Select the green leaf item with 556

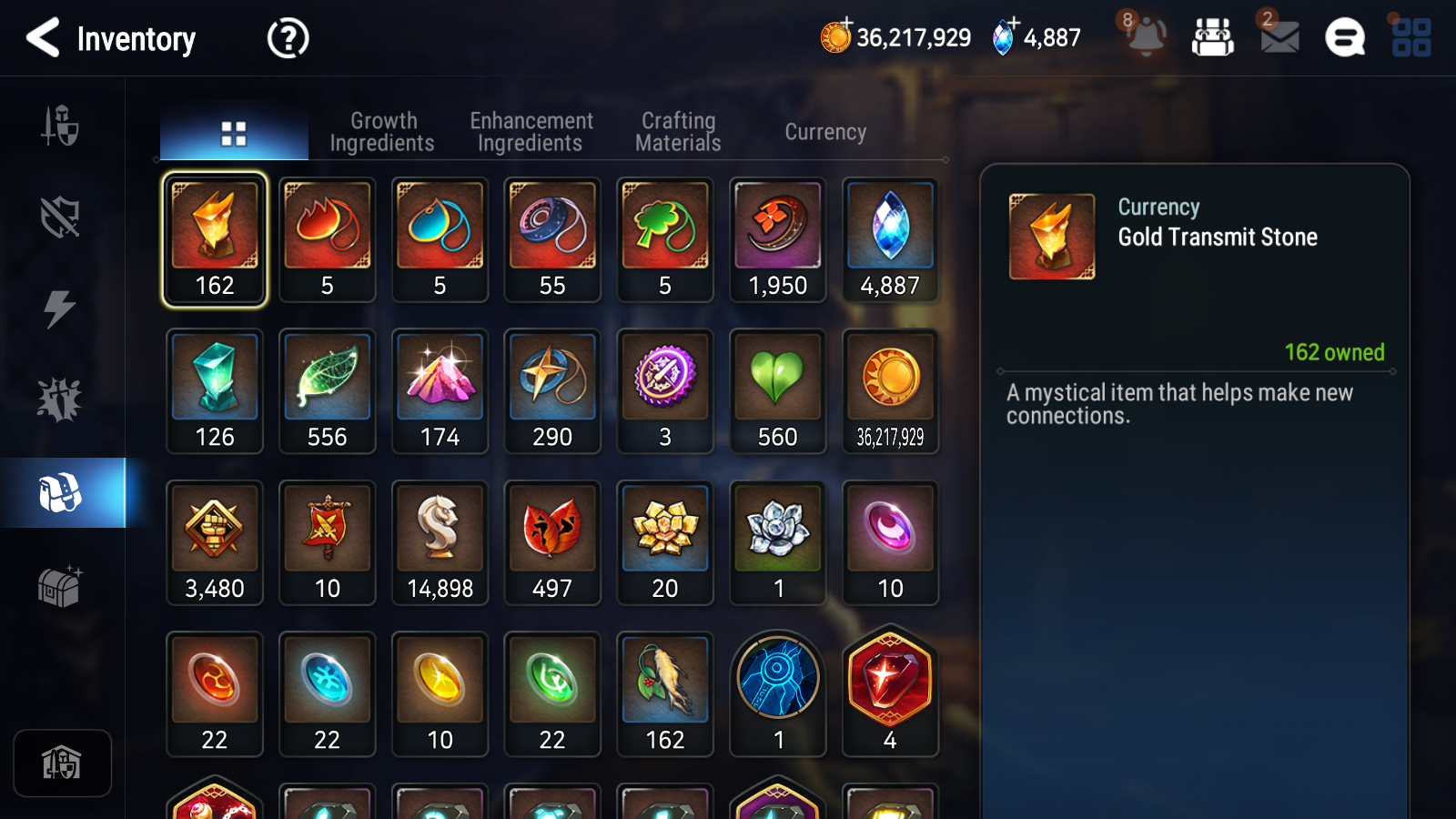(328, 391)
